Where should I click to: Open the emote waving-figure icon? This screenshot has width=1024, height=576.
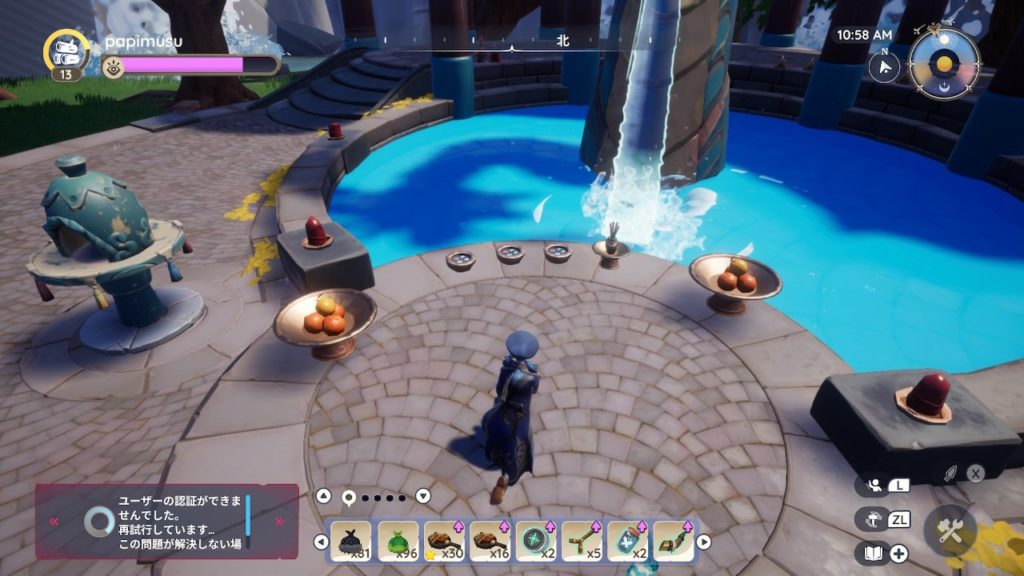click(873, 485)
